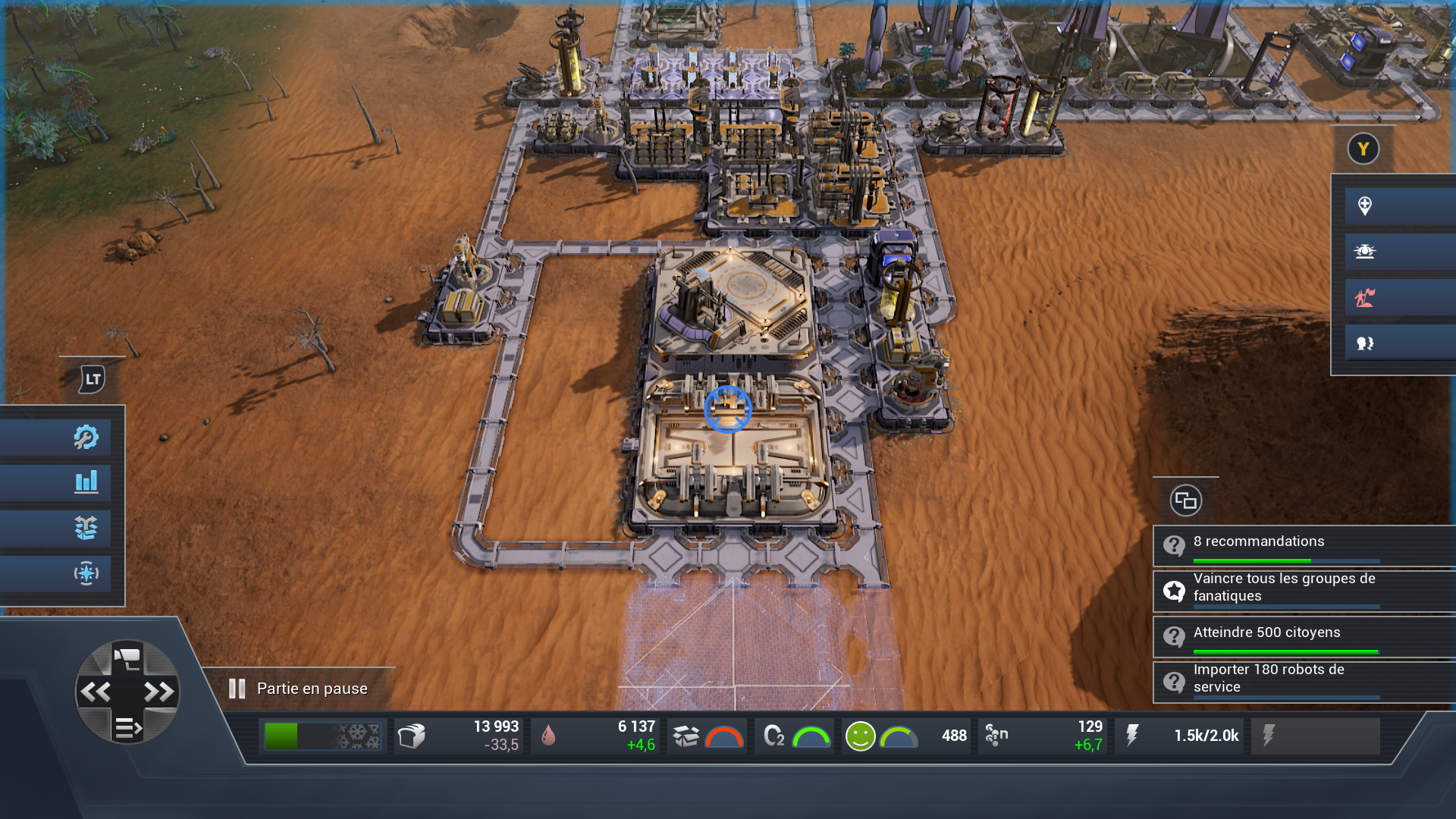Open the two heads citizens panel
The image size is (1456, 819).
pos(1364,344)
